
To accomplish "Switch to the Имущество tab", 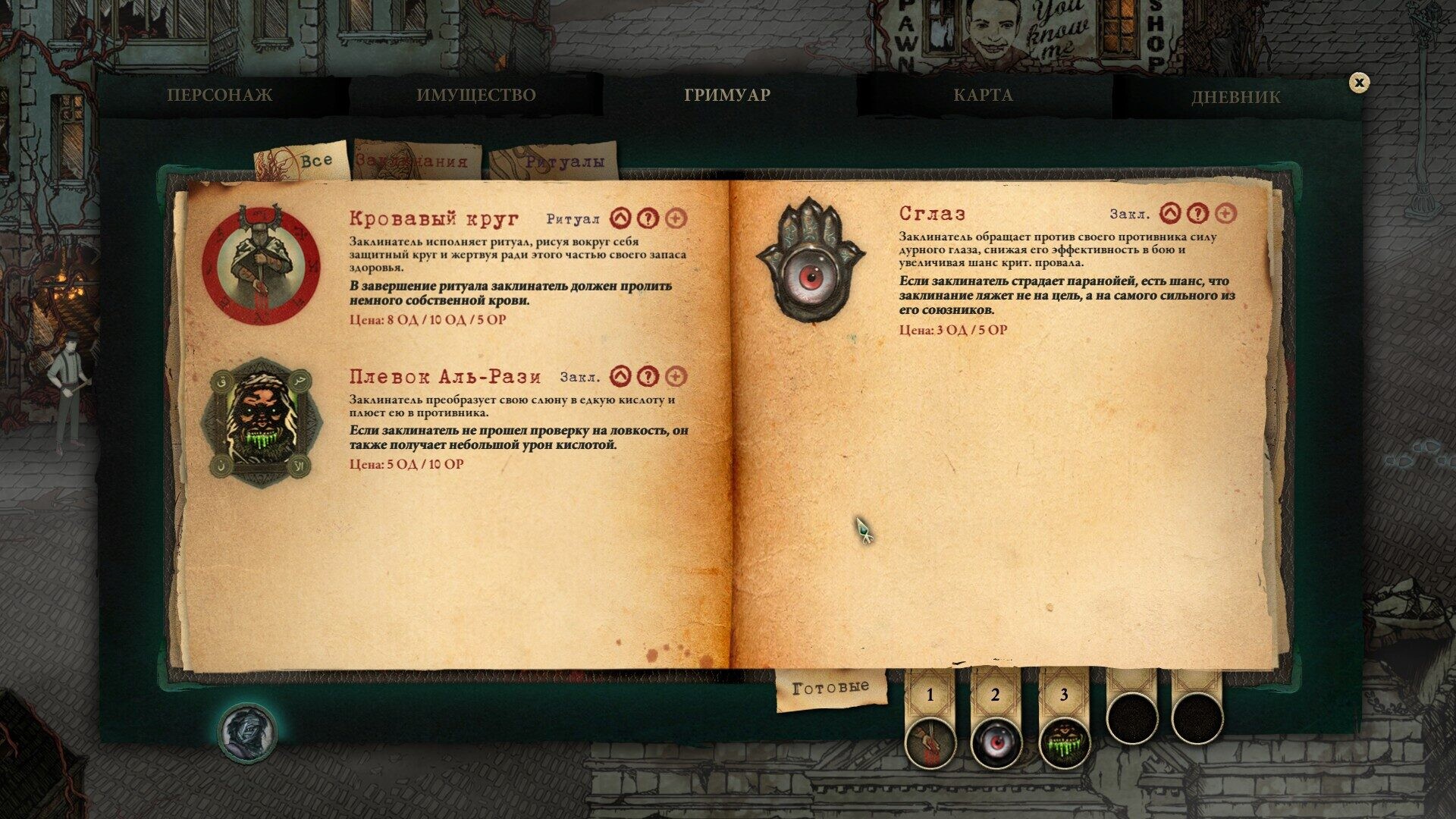I will 475,96.
